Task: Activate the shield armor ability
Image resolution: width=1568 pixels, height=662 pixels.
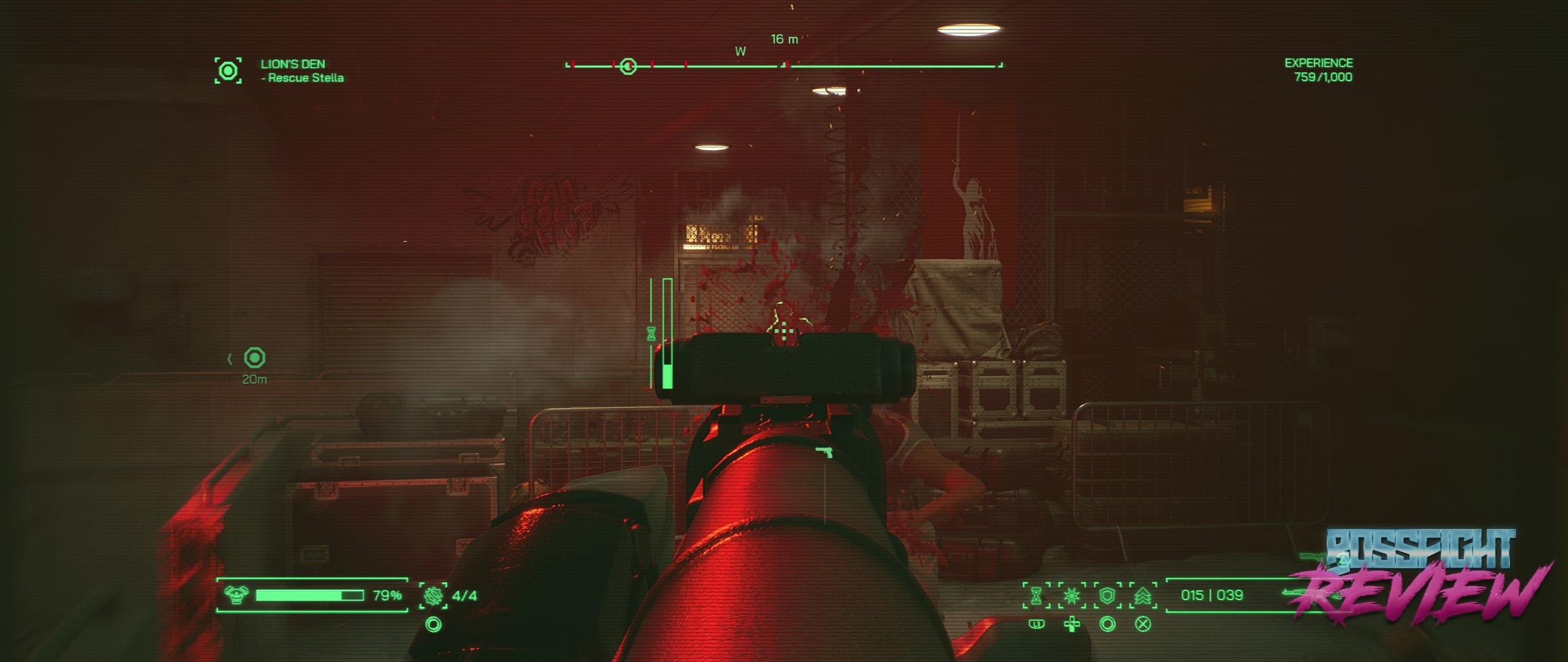Action: [1107, 596]
